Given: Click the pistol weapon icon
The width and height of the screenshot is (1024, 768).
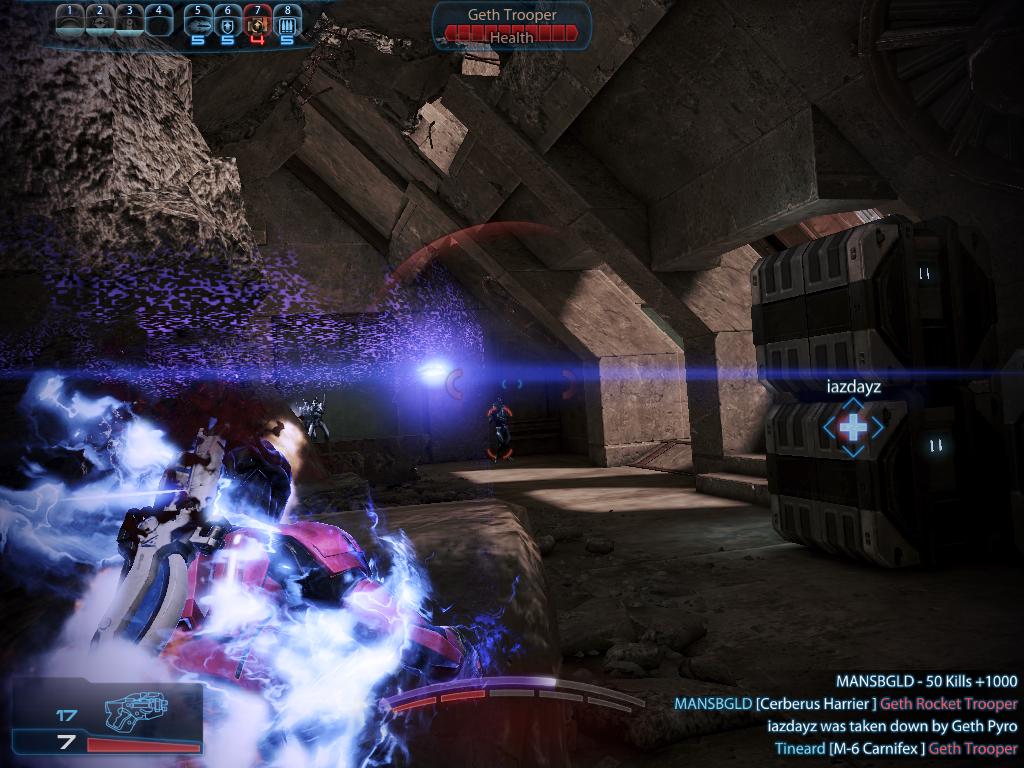Looking at the screenshot, I should coord(135,711).
